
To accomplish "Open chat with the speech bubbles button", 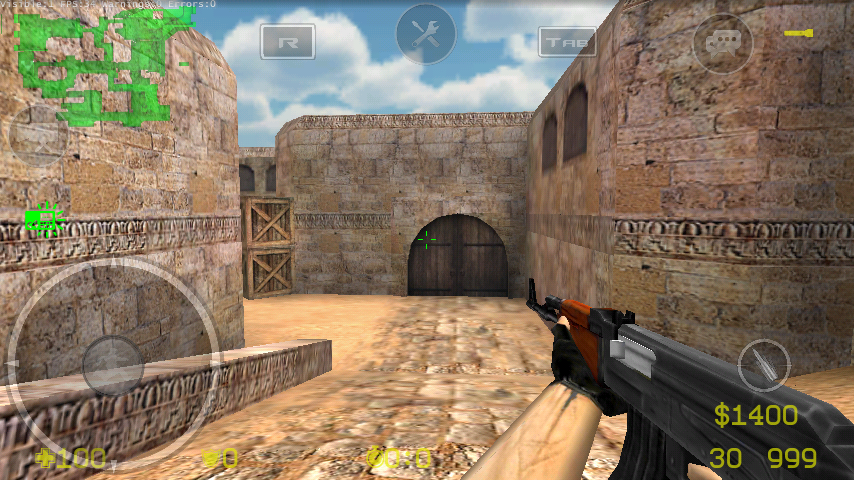I will click(x=722, y=42).
